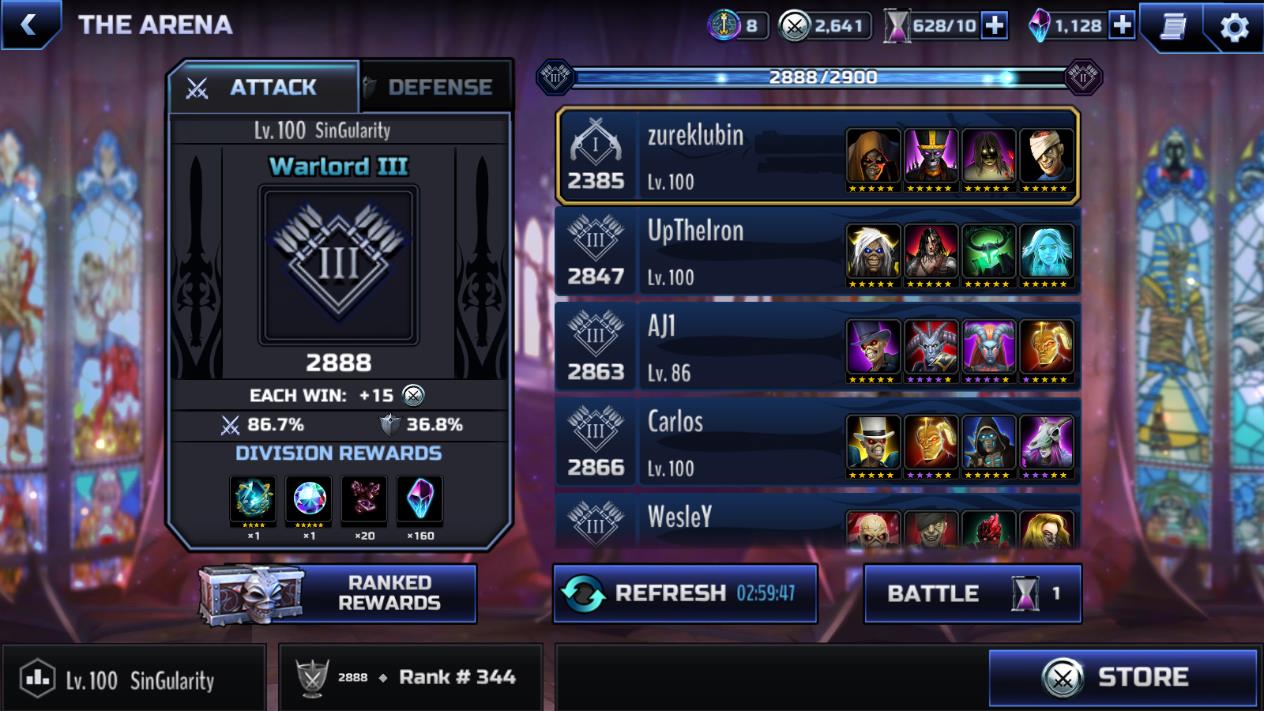This screenshot has height=711, width=1264.
Task: Select the Attack tab
Action: pos(263,88)
